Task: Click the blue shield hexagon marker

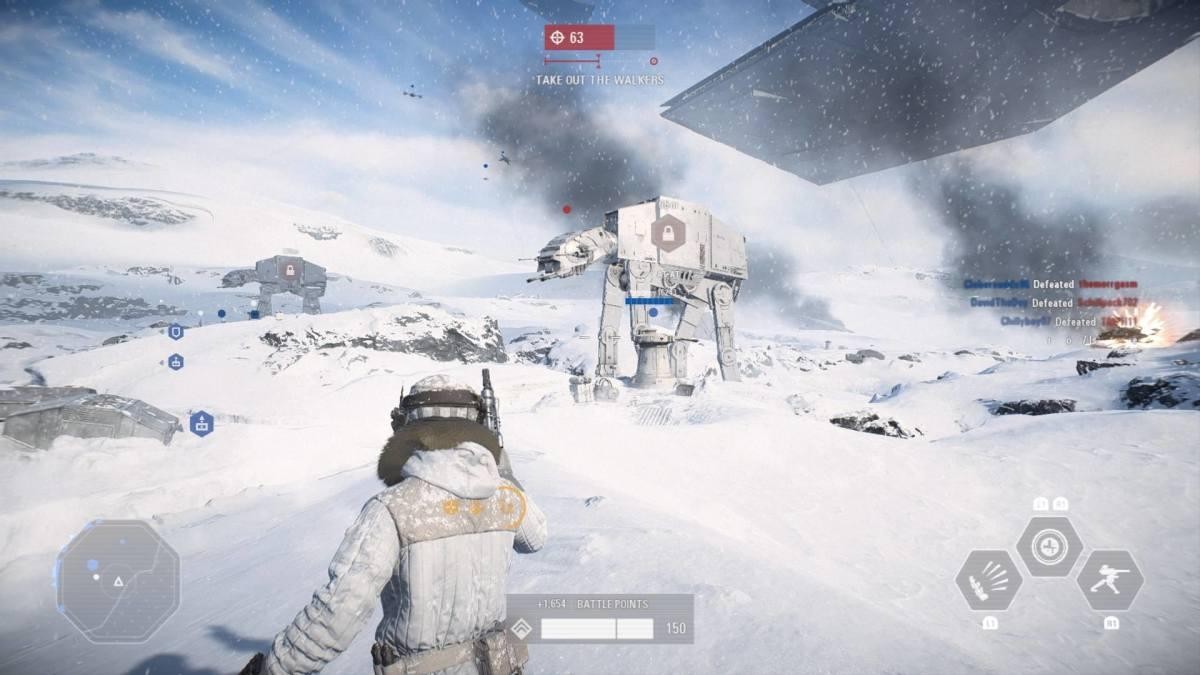Action: pyautogui.click(x=176, y=331)
